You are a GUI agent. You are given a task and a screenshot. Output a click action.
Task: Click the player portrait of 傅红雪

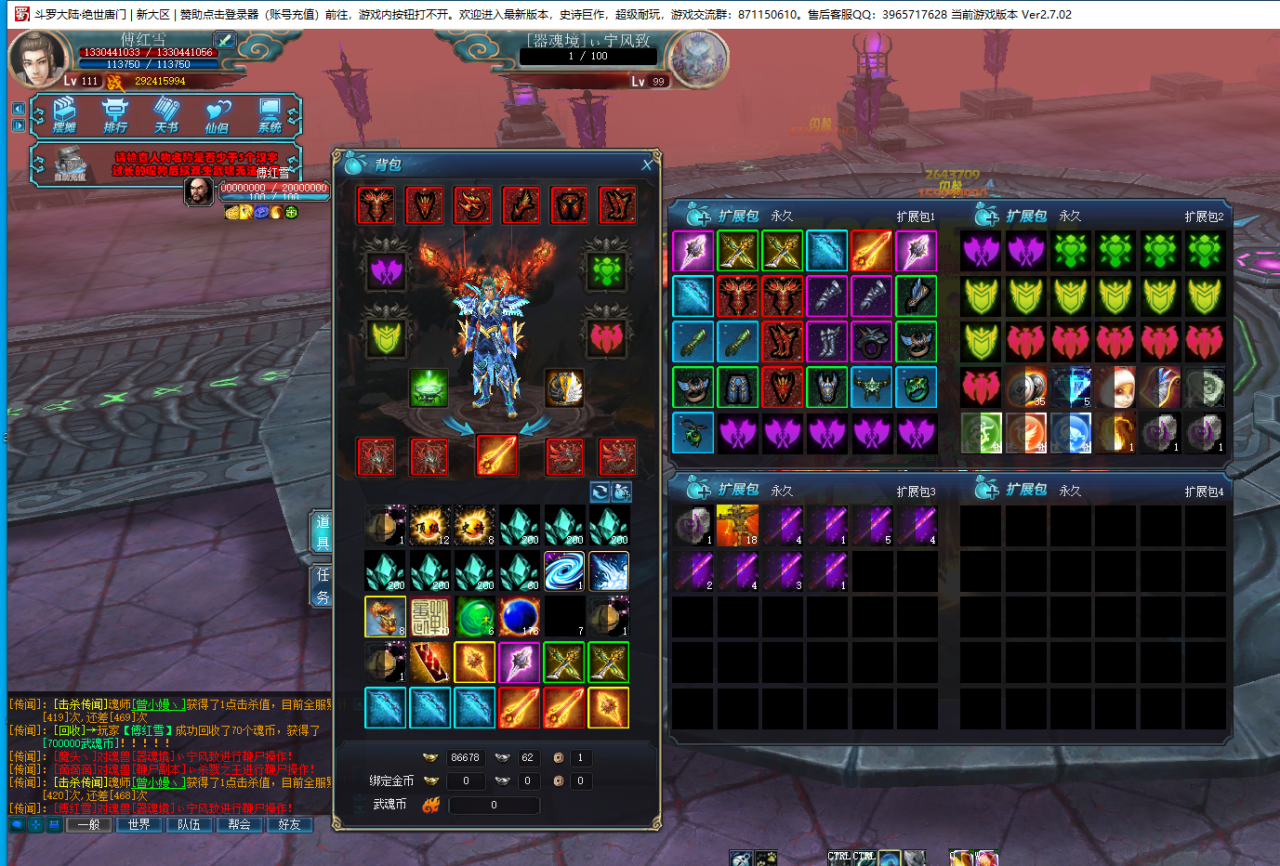point(38,60)
